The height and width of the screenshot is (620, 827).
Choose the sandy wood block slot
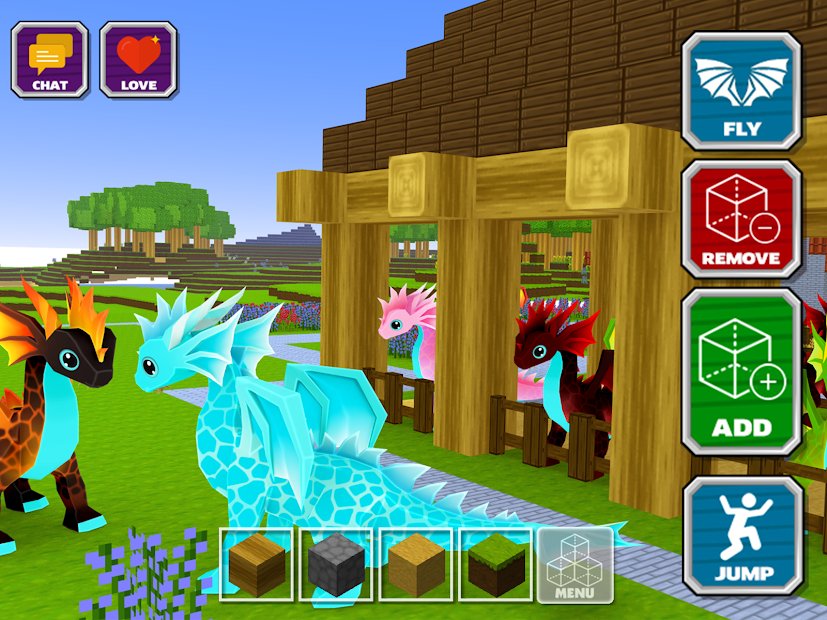[x=415, y=564]
